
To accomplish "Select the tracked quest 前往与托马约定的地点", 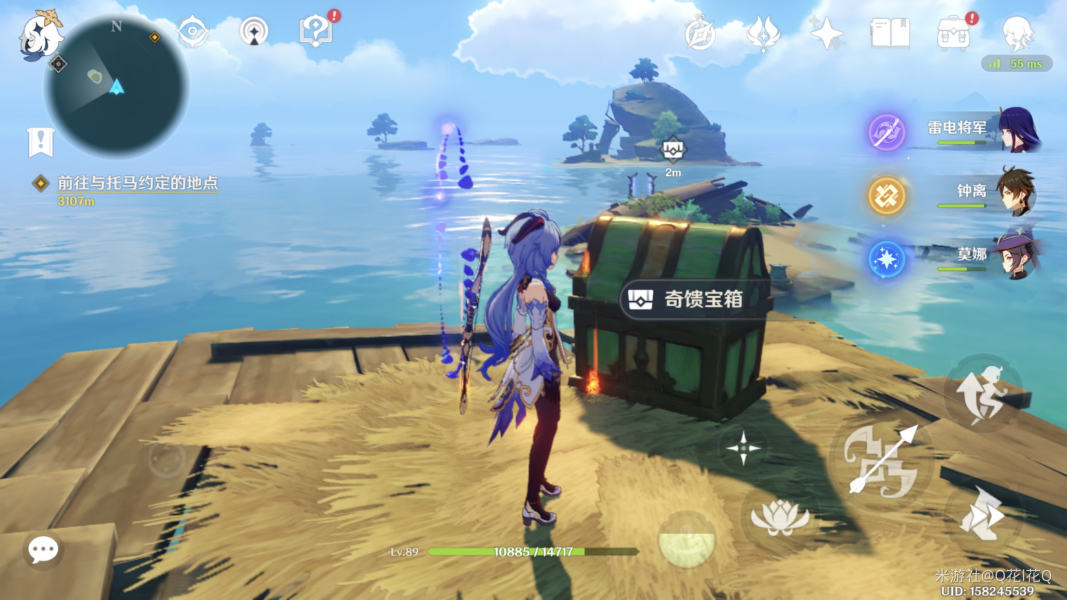I will [x=138, y=183].
